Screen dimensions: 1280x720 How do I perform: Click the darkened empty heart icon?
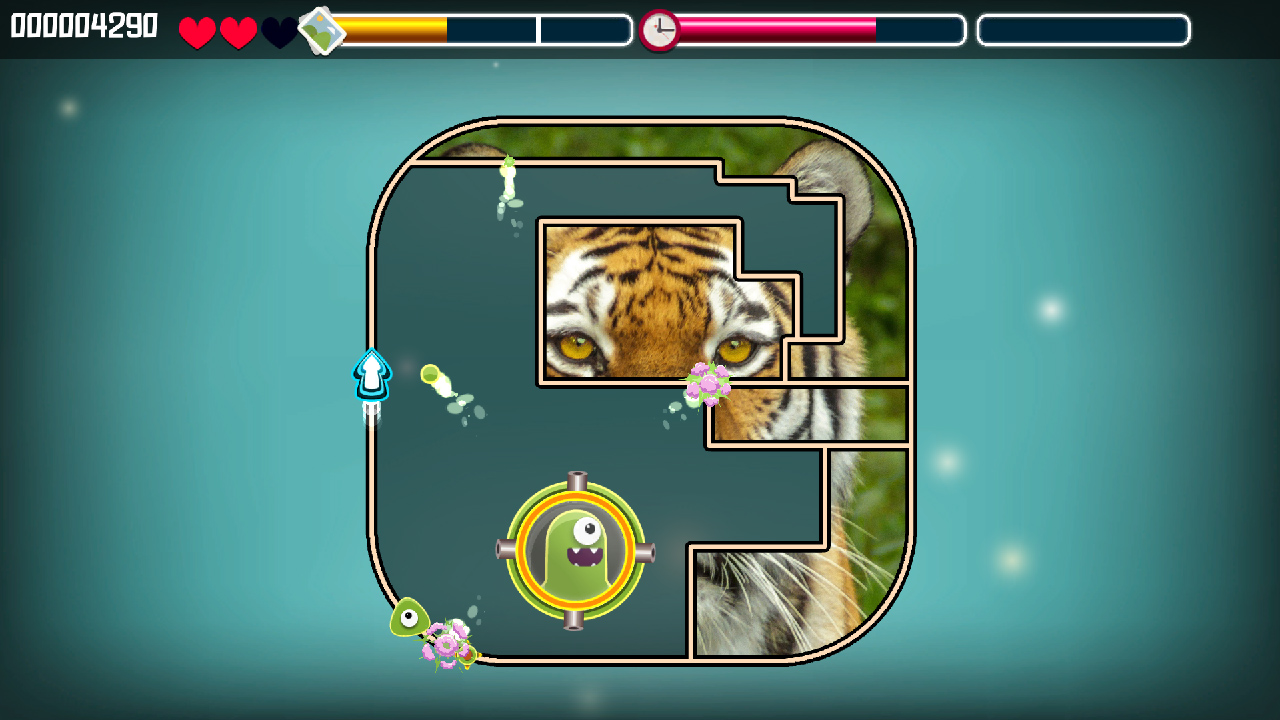(x=278, y=30)
